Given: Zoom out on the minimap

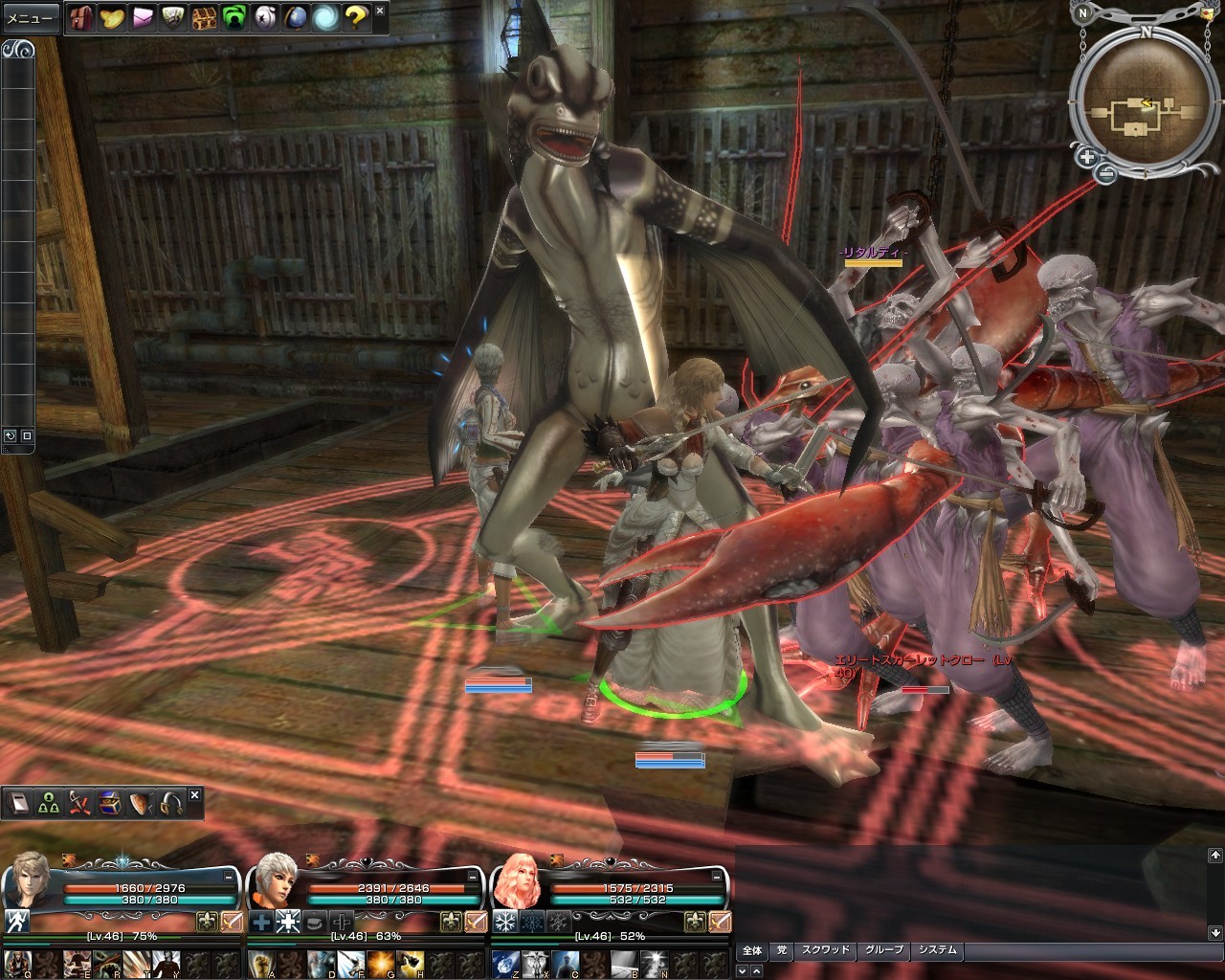Looking at the screenshot, I should pyautogui.click(x=1105, y=173).
